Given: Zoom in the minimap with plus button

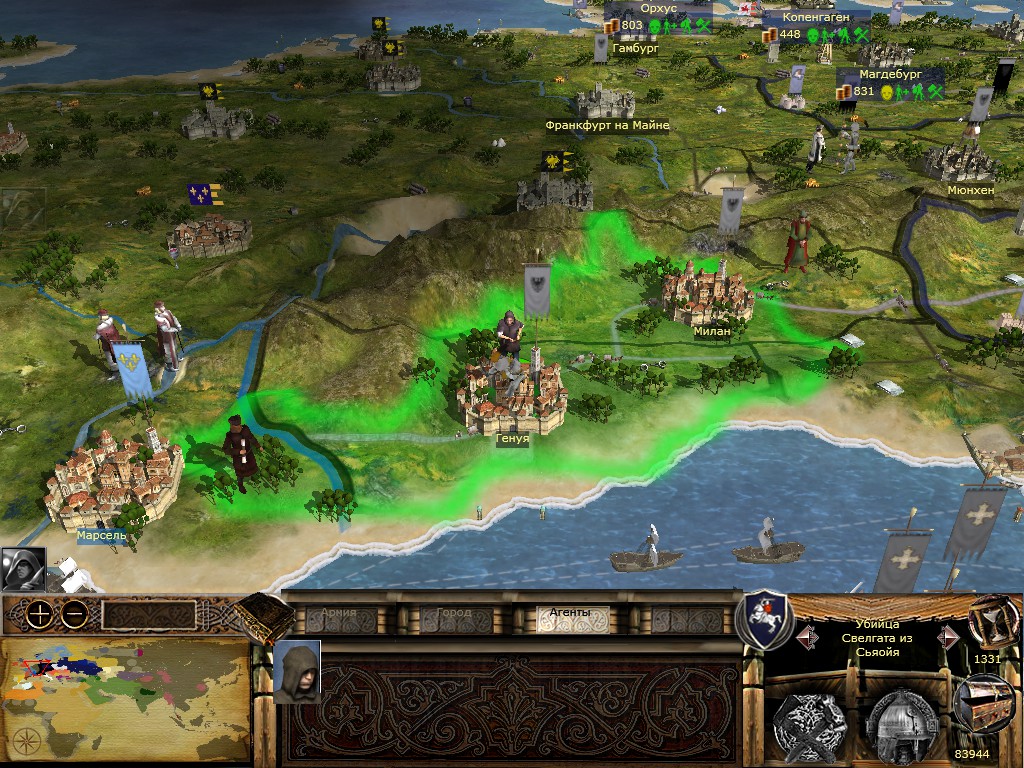Looking at the screenshot, I should pyautogui.click(x=40, y=614).
